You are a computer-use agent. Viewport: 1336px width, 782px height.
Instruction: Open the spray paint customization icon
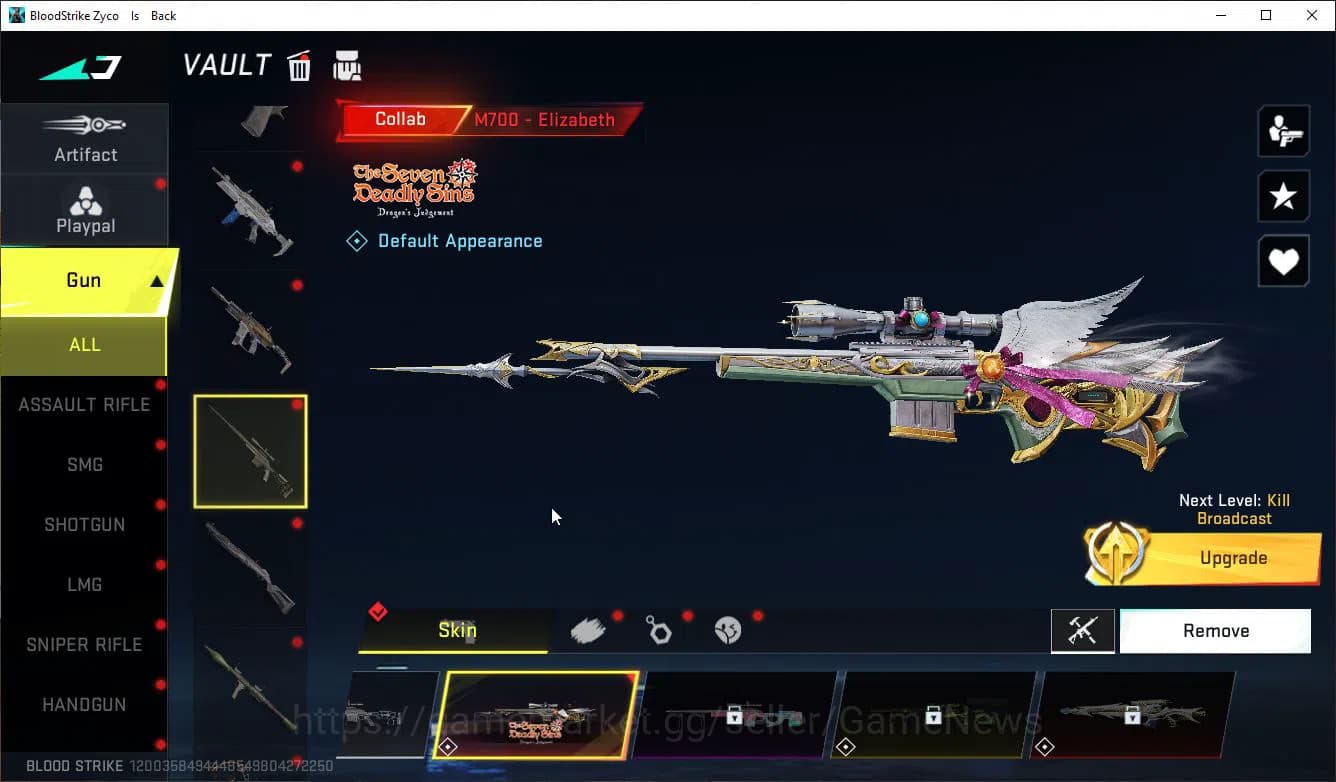coord(589,629)
